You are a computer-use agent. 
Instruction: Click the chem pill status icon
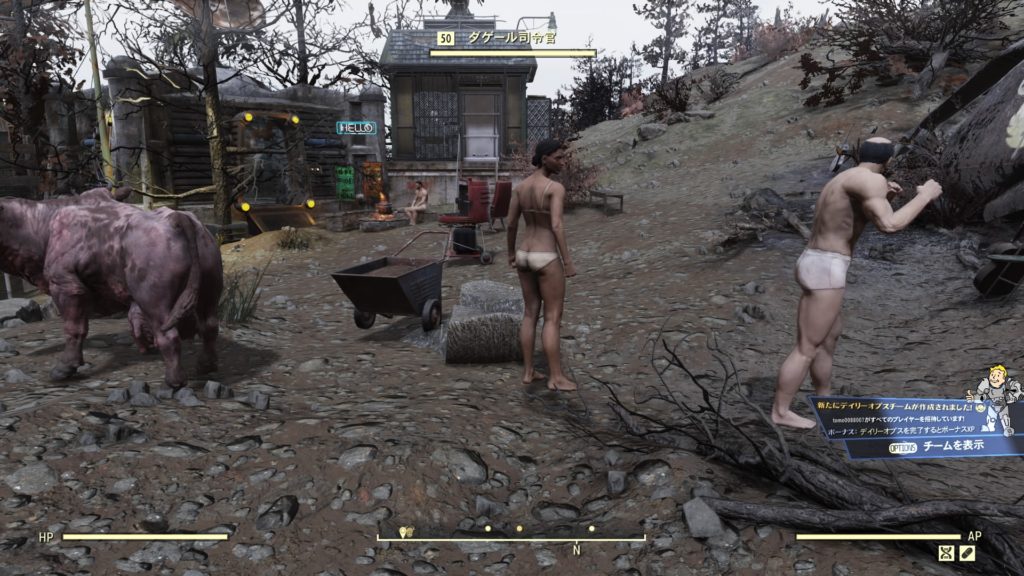pos(967,553)
